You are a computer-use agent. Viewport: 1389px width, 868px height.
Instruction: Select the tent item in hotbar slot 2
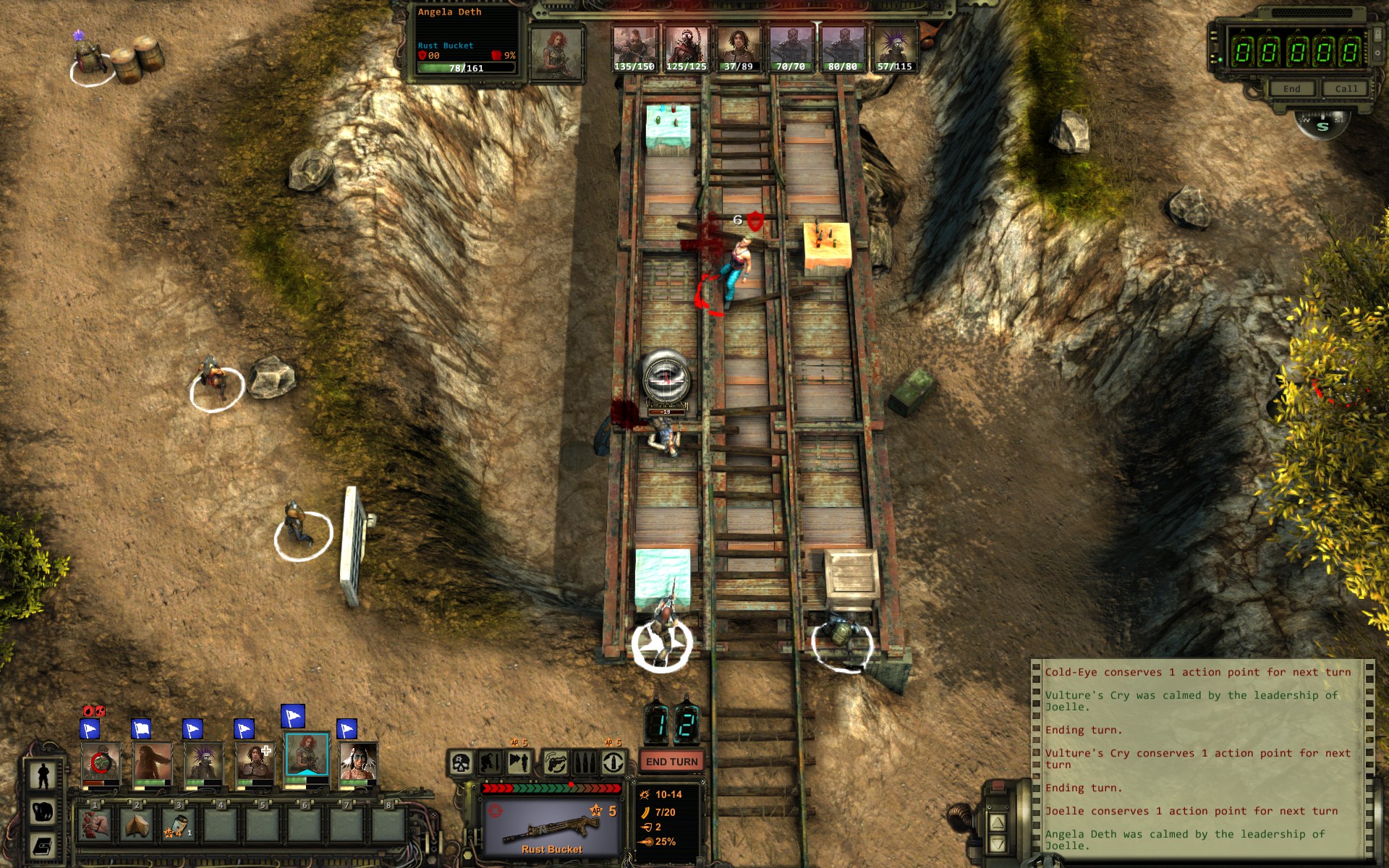(x=137, y=825)
